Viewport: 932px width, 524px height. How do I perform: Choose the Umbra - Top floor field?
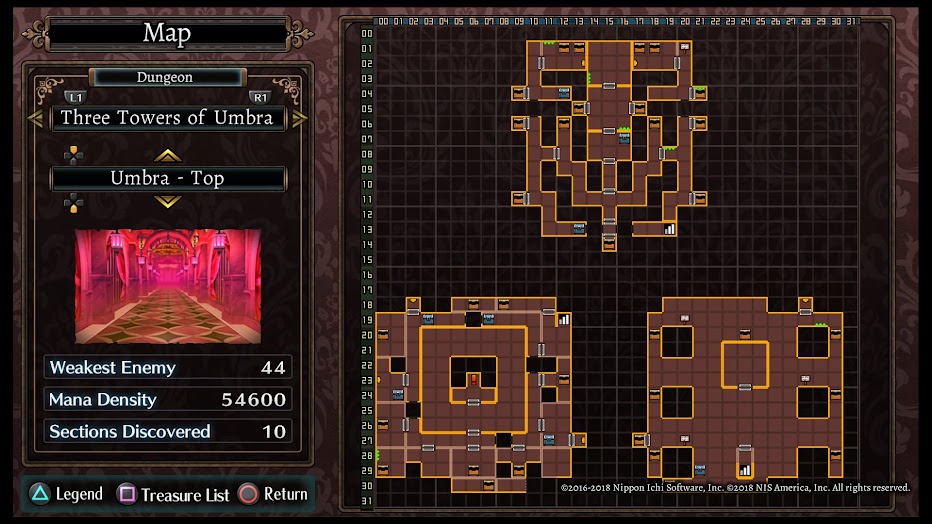click(x=167, y=179)
